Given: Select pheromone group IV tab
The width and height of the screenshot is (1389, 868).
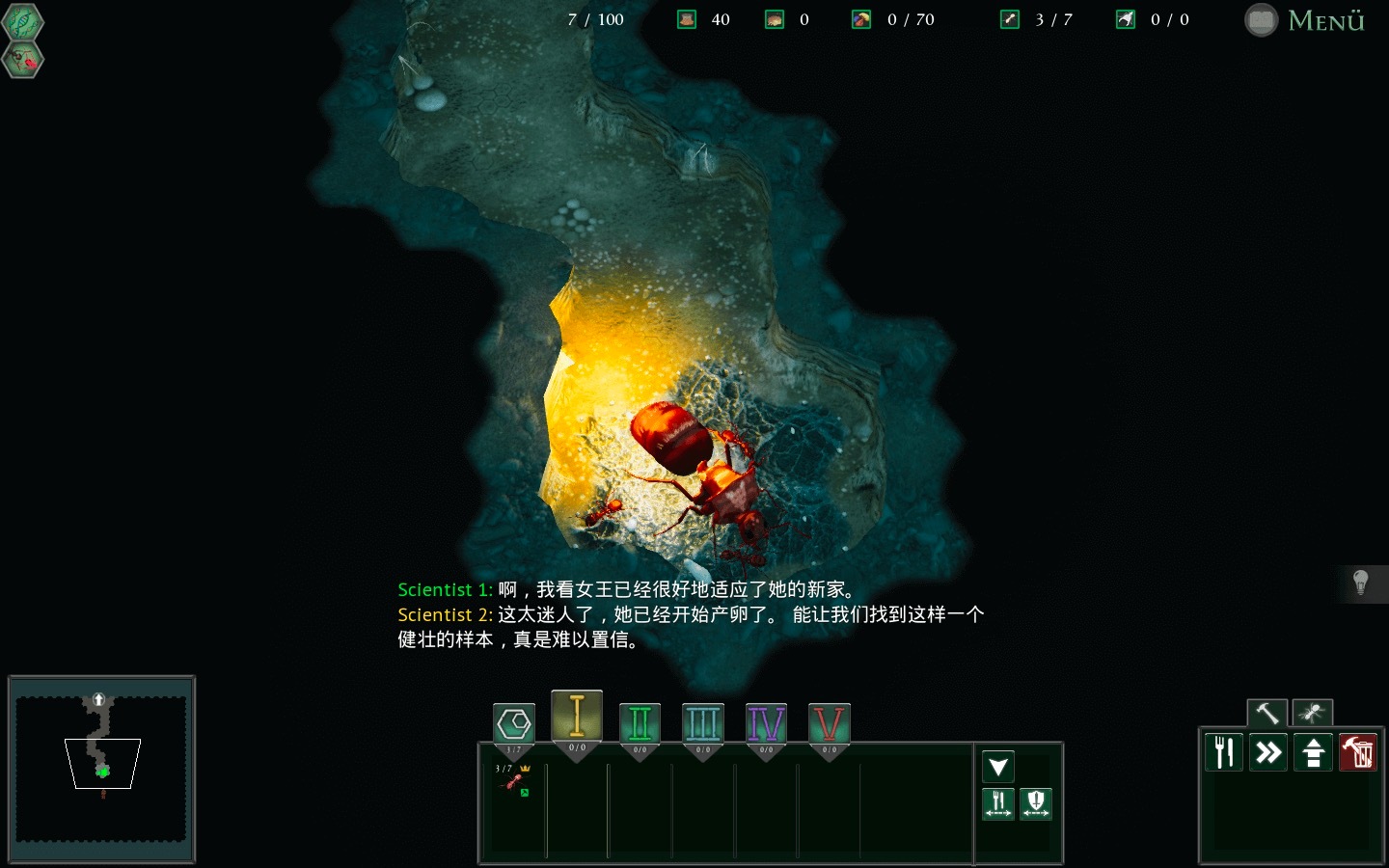Looking at the screenshot, I should click(x=766, y=723).
